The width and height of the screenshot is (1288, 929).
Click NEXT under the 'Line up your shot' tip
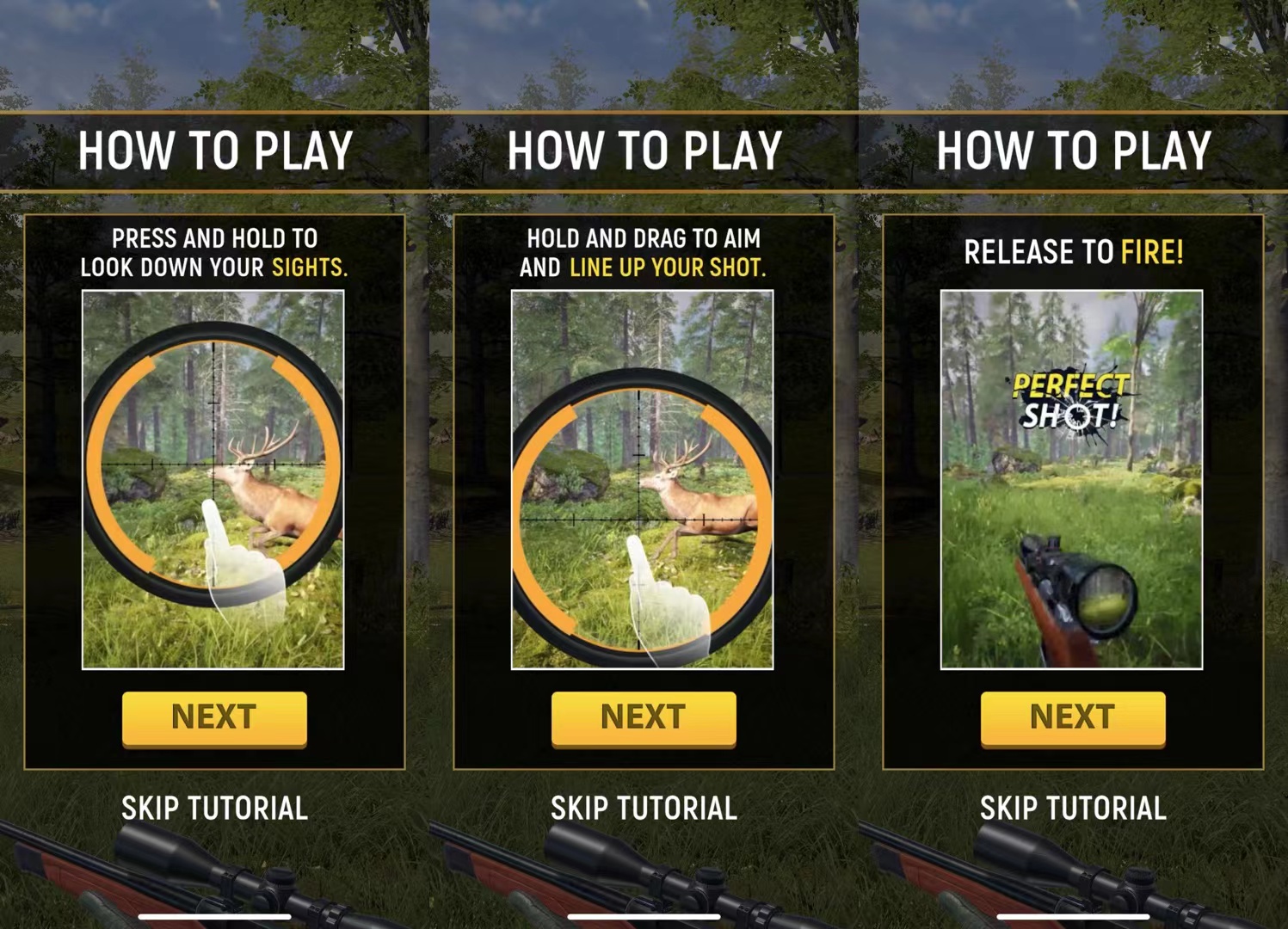644,717
